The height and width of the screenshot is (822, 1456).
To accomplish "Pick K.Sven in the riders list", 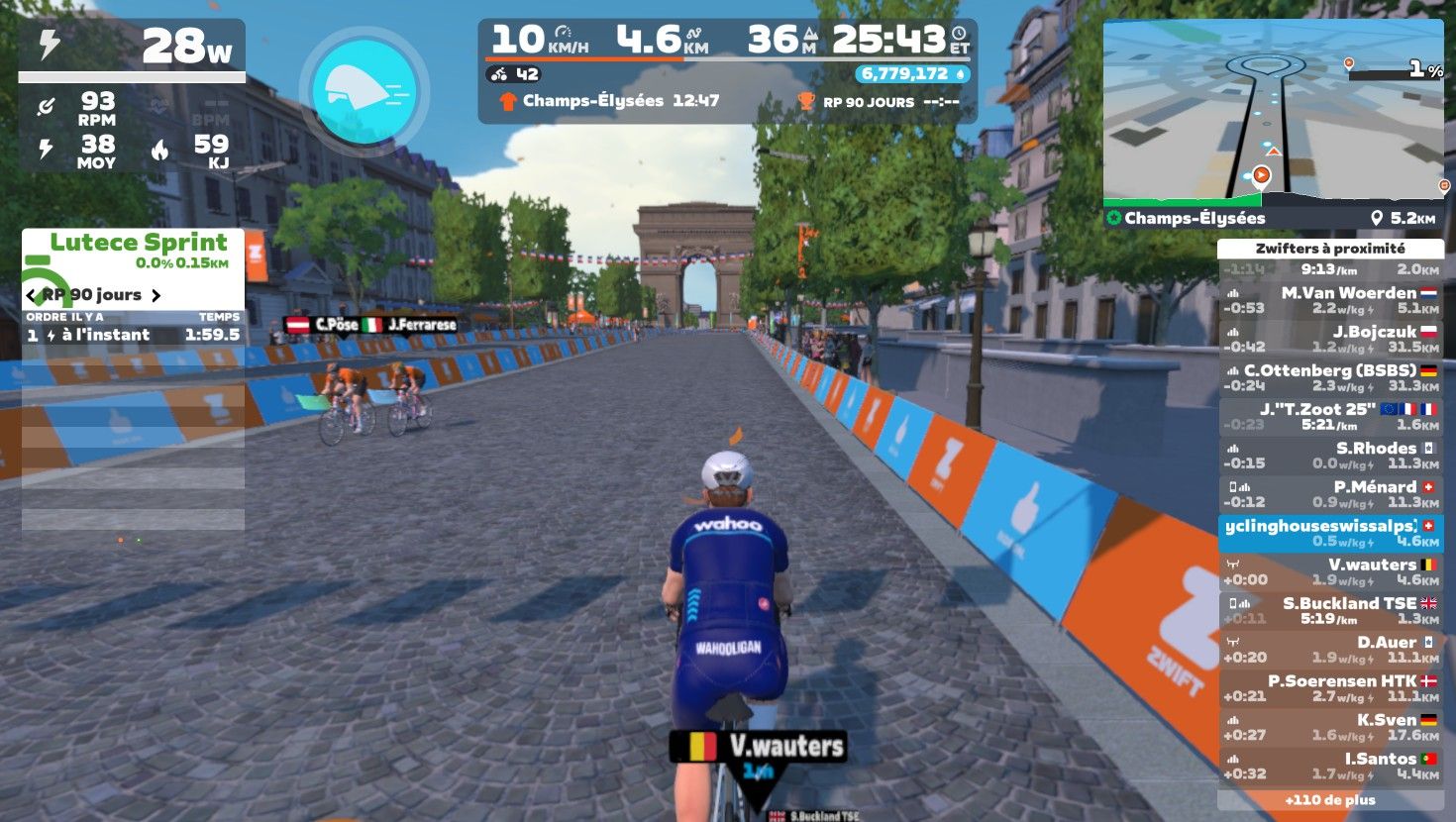I will (1330, 726).
